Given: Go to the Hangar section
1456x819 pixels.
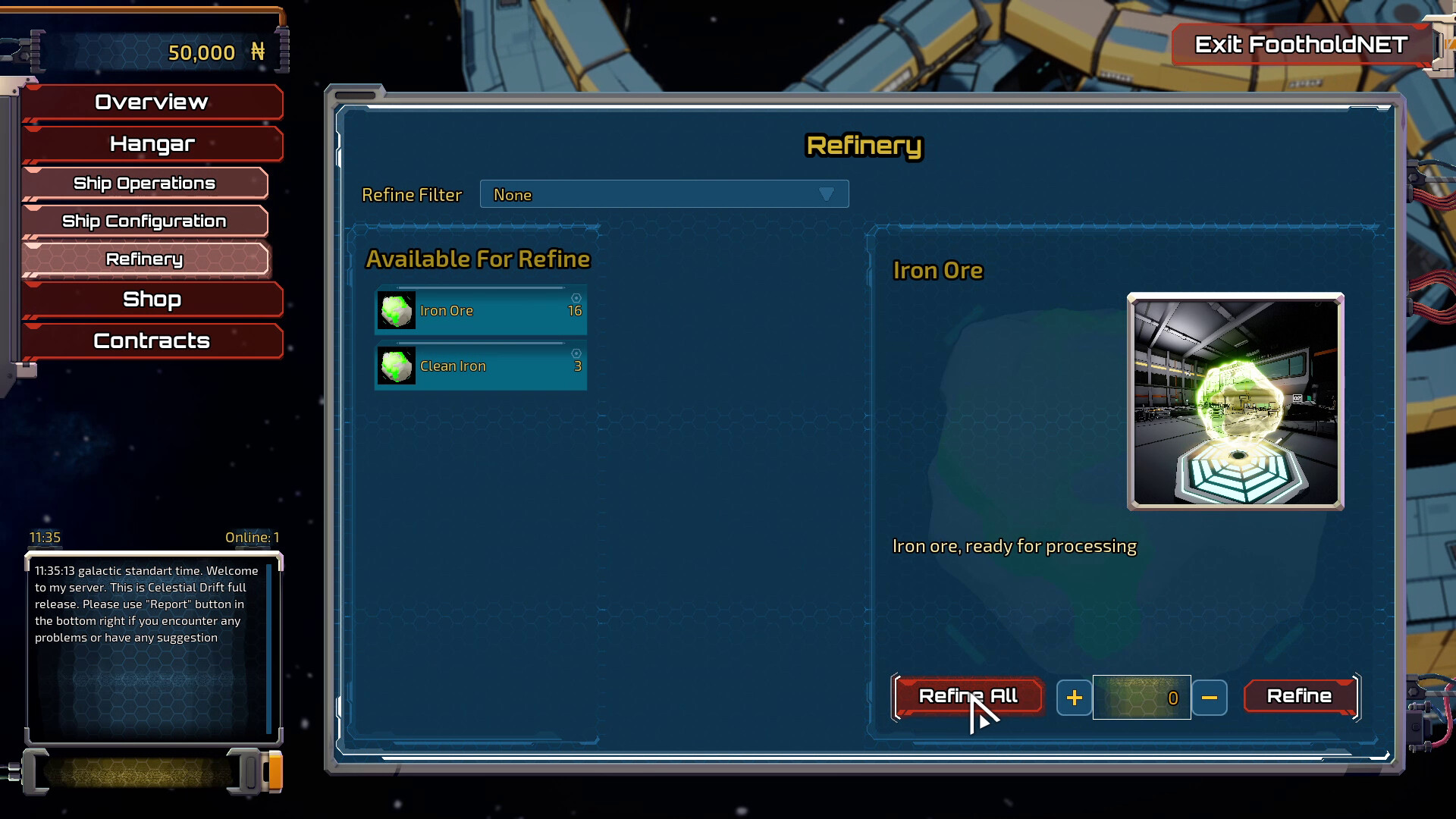Looking at the screenshot, I should click(x=152, y=144).
